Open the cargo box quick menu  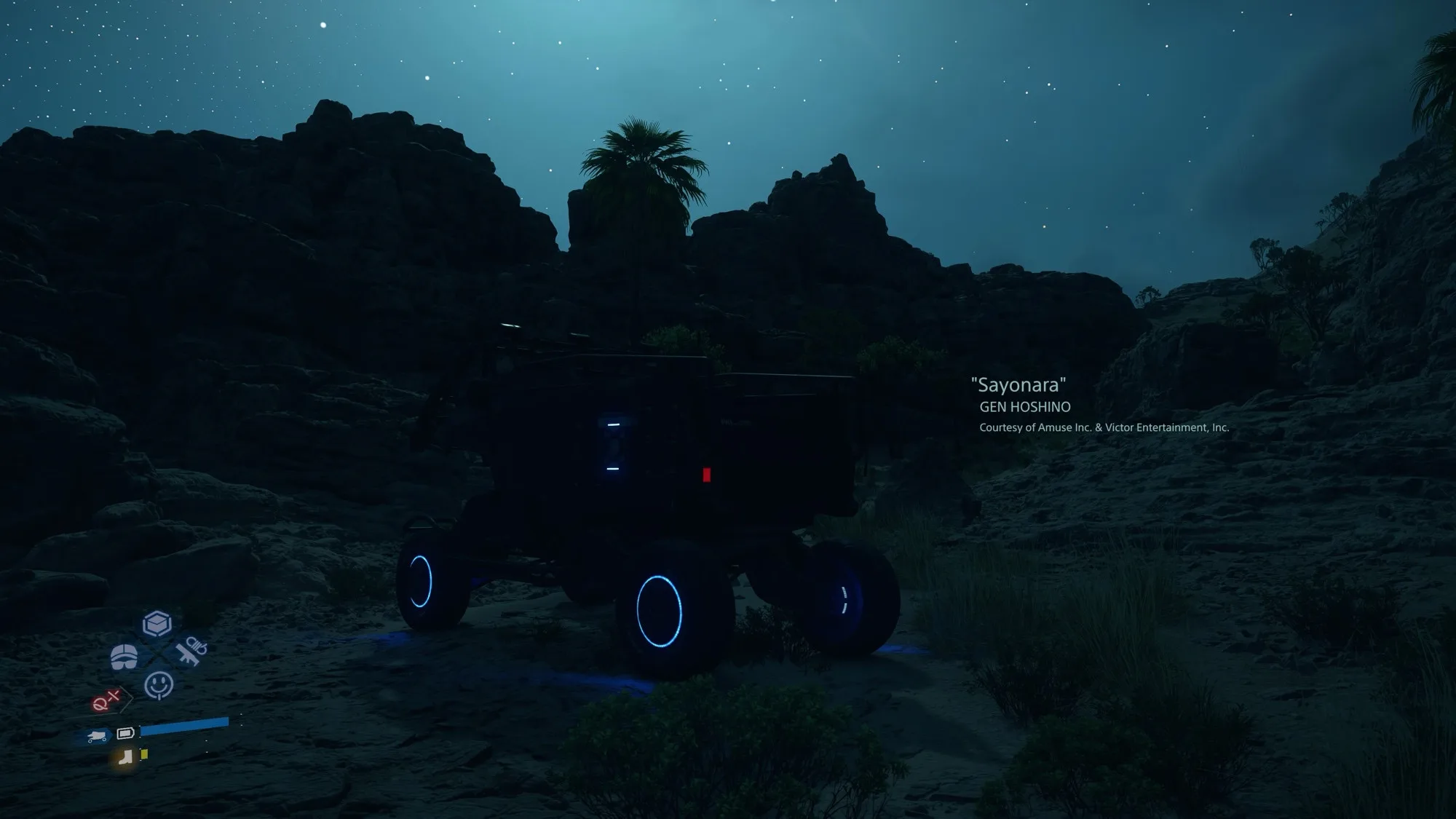(x=157, y=624)
